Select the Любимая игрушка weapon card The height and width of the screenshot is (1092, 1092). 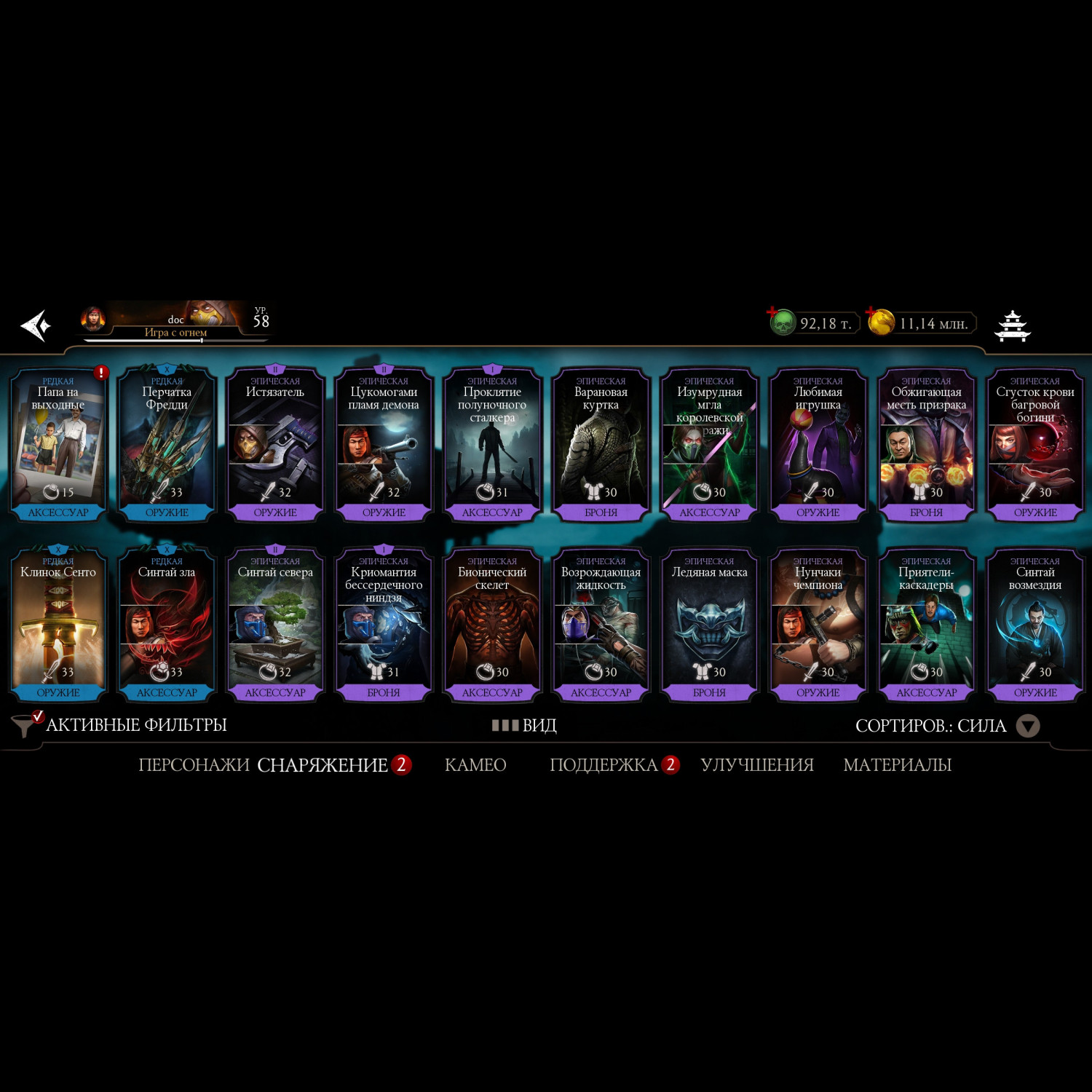coord(818,445)
